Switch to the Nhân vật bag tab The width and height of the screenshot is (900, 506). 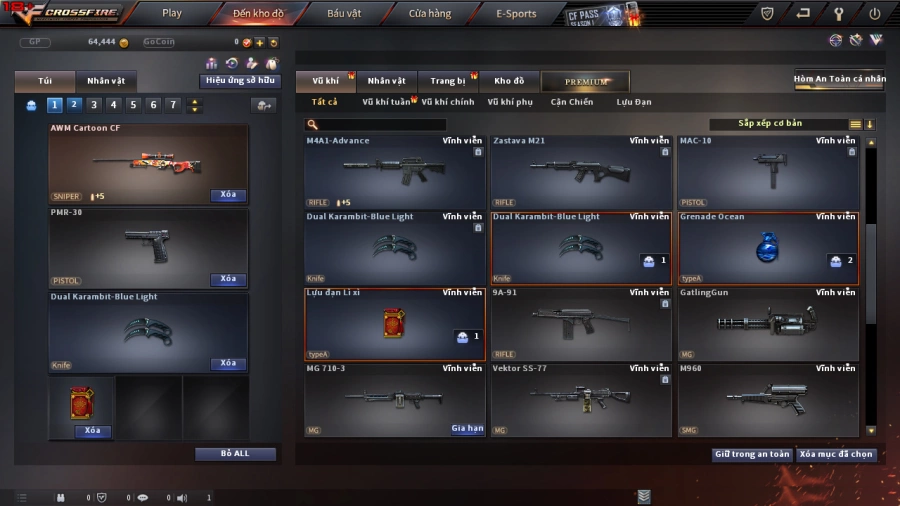(x=106, y=81)
